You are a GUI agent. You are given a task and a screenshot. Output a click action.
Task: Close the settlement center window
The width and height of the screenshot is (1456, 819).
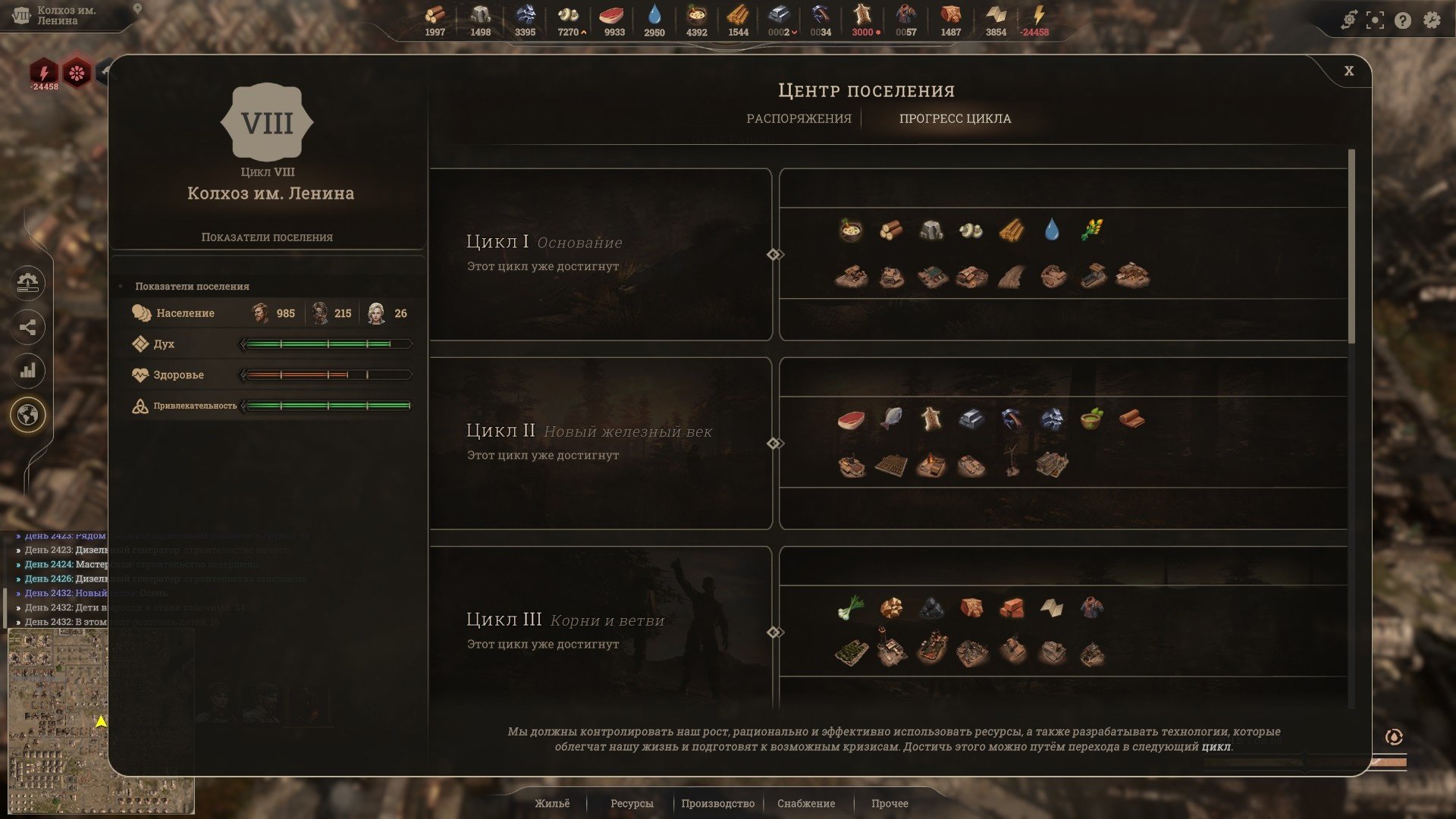(x=1348, y=71)
